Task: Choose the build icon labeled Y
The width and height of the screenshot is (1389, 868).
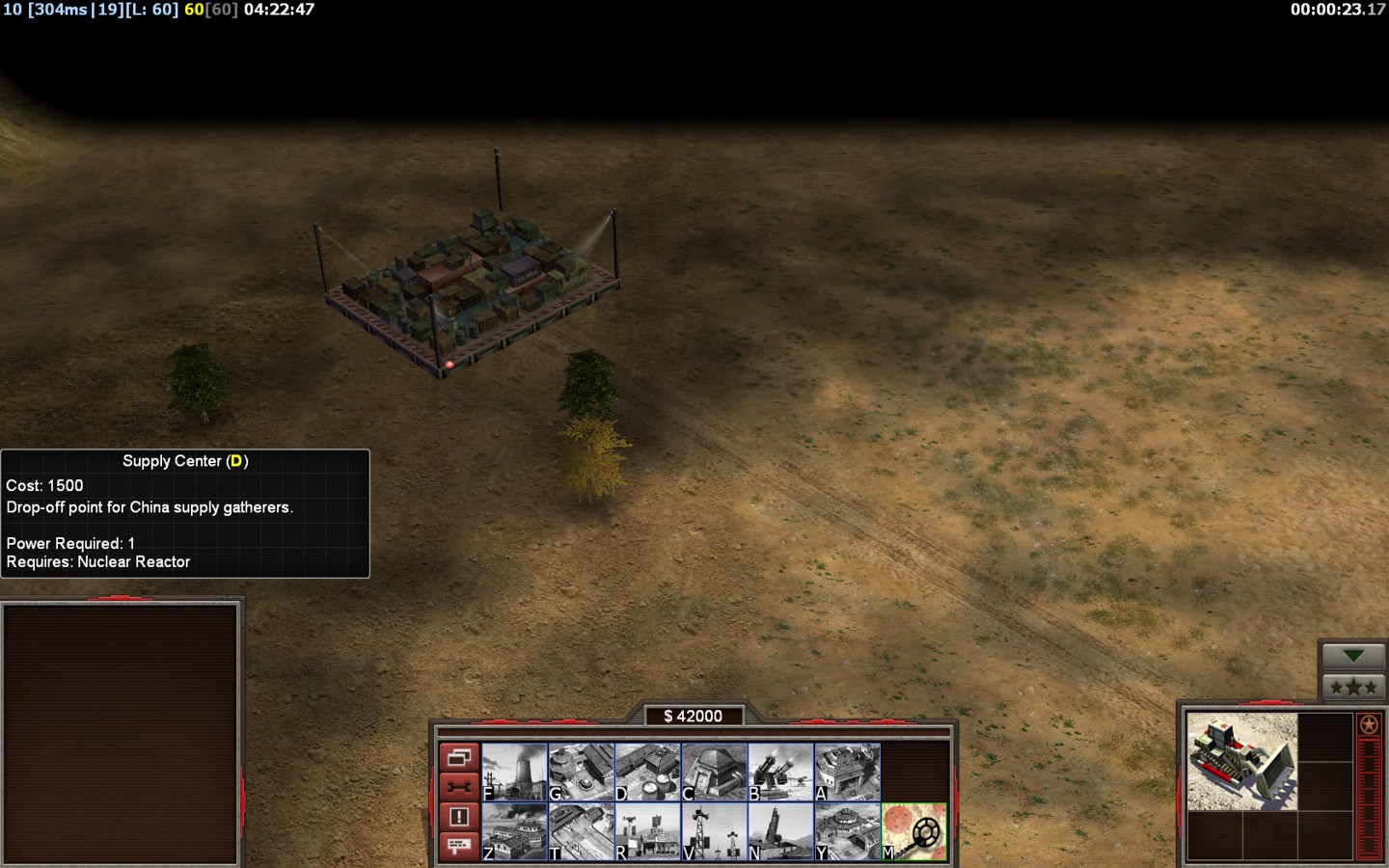Action: pos(848,831)
